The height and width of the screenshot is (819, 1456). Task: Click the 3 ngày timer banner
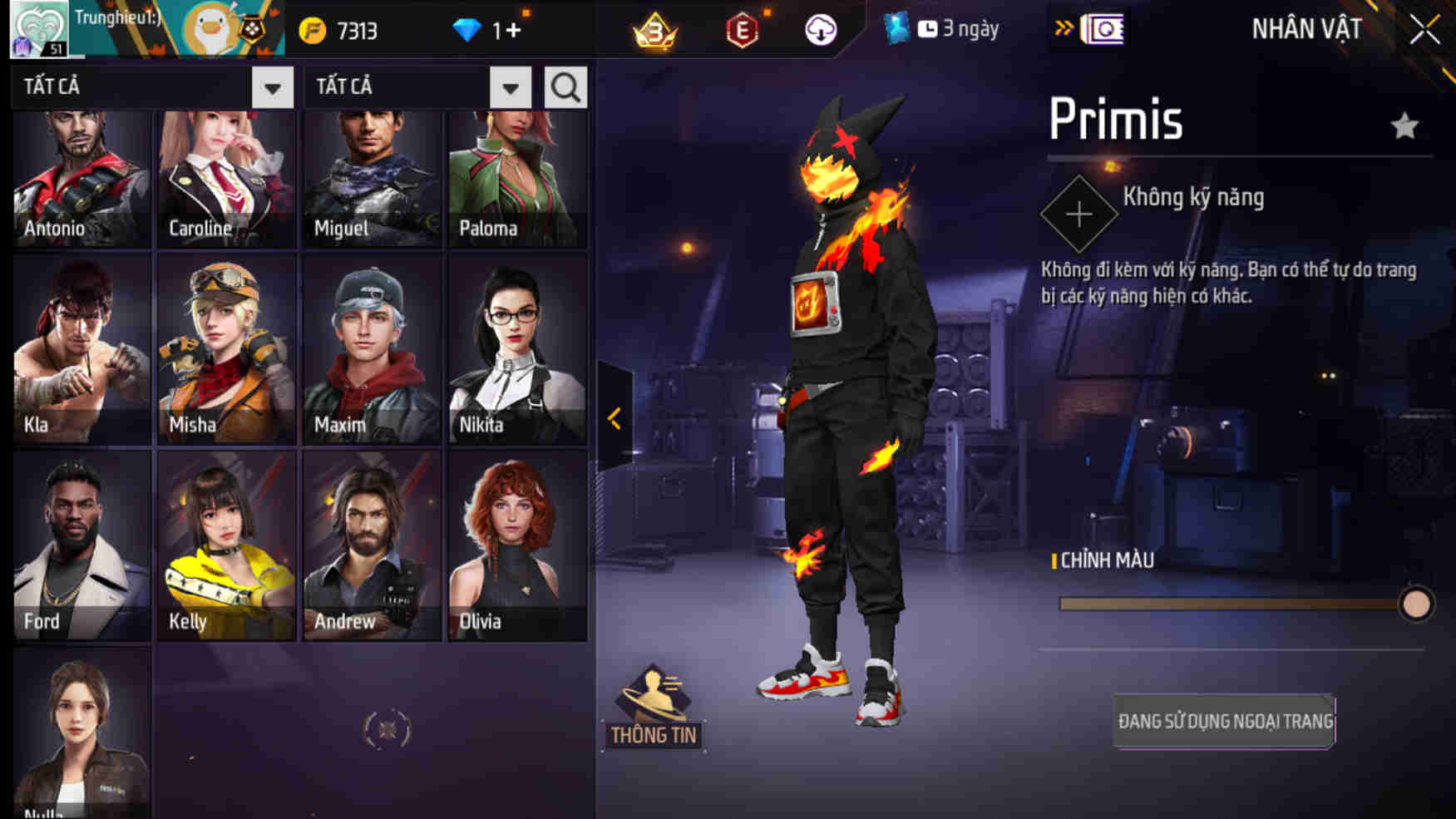[x=949, y=28]
